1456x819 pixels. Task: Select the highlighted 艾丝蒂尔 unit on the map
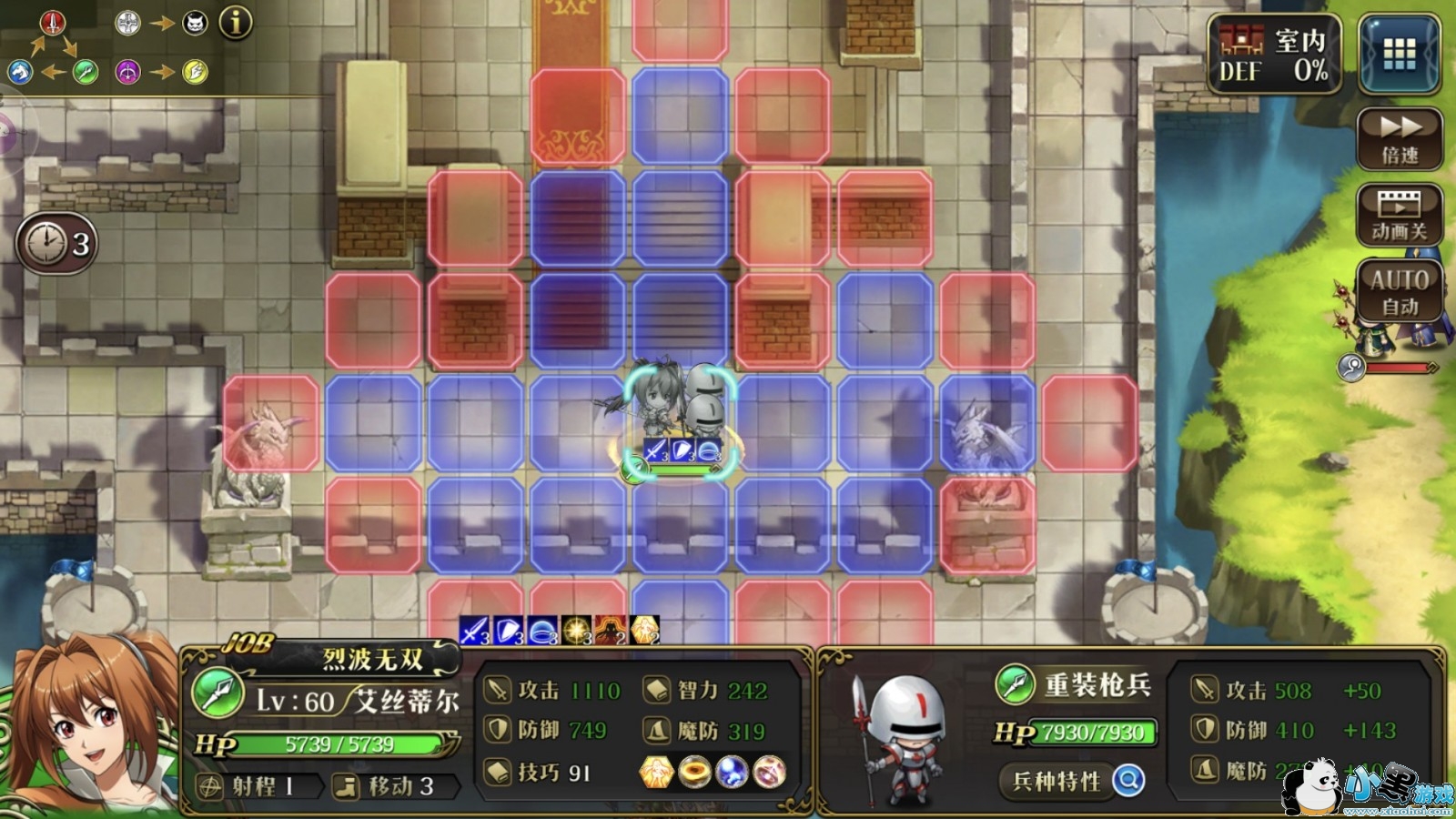click(657, 405)
